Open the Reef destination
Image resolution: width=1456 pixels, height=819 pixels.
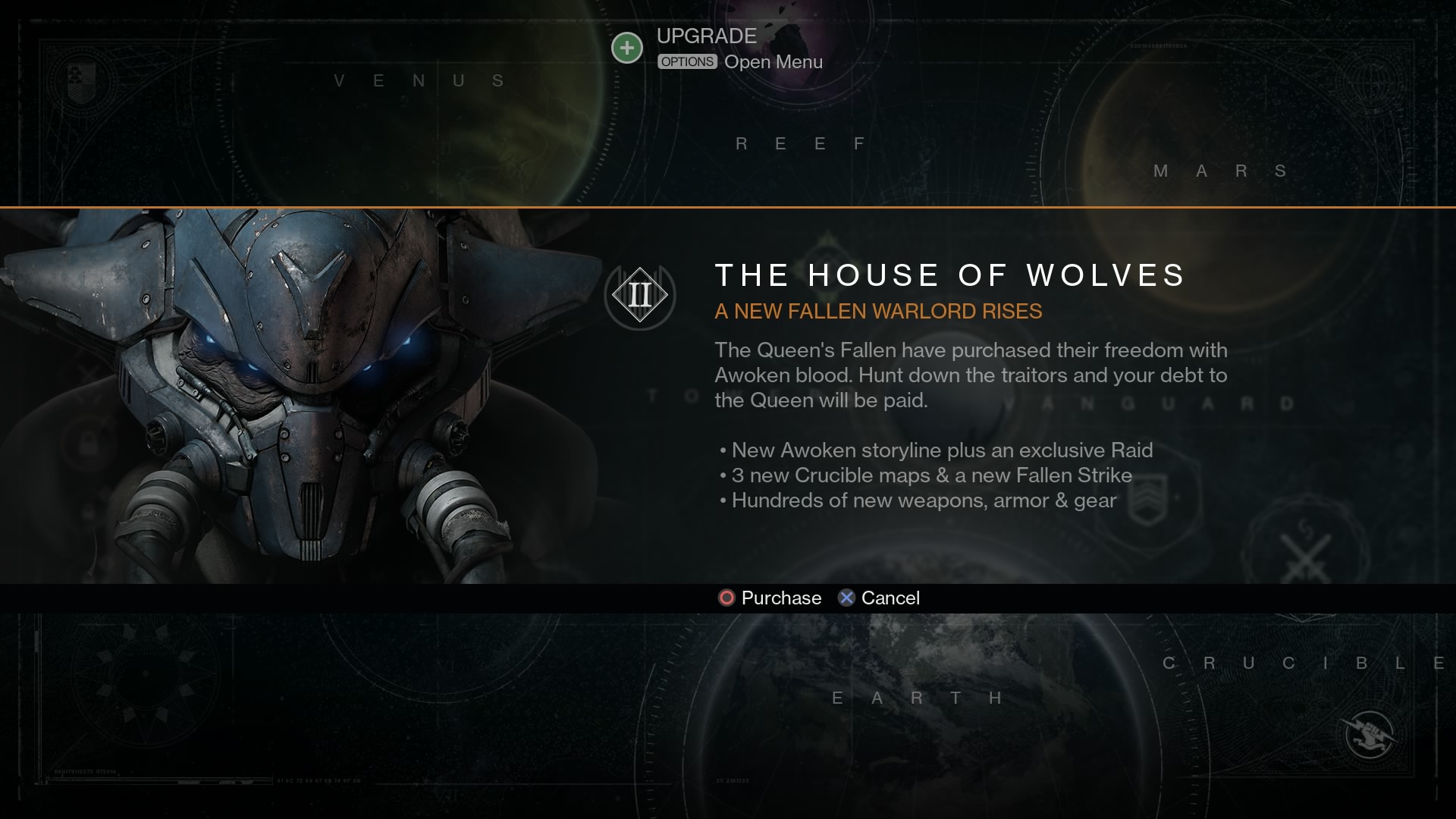(801, 144)
